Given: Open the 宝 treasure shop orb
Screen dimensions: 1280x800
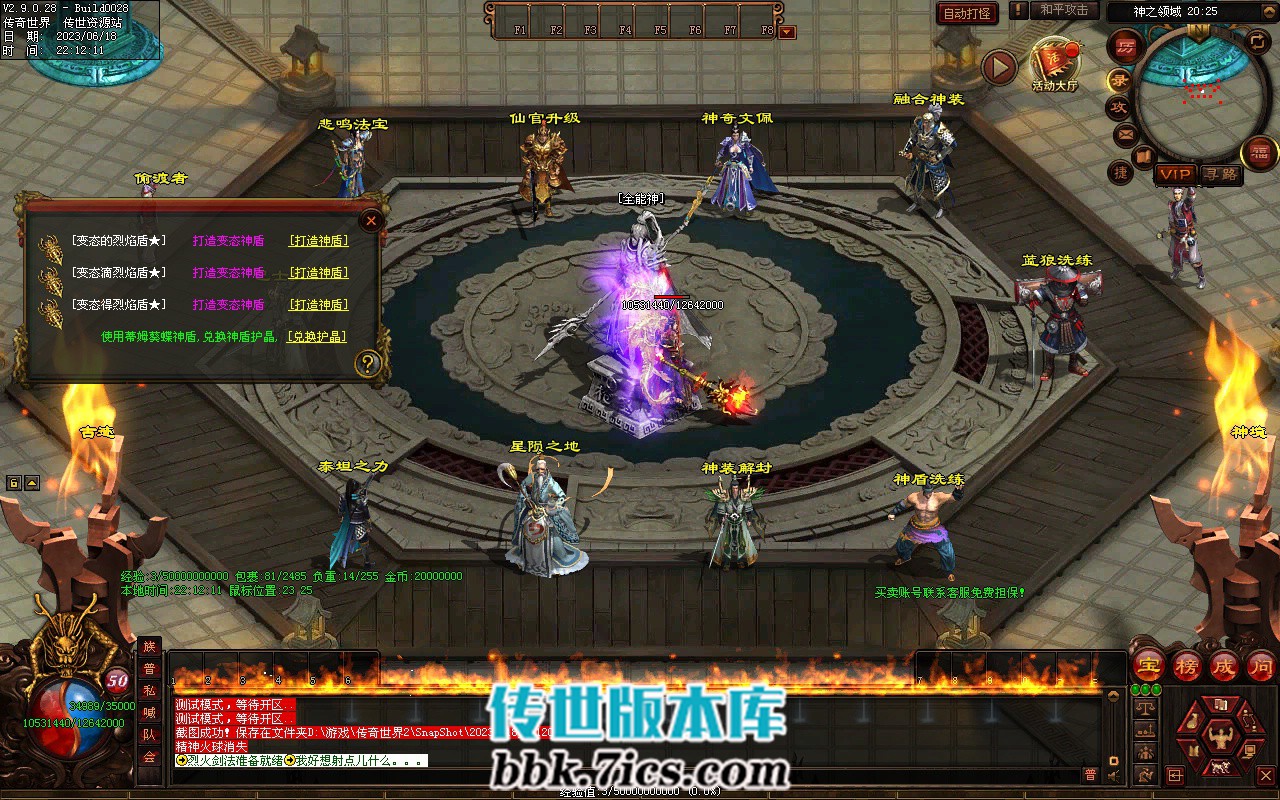Looking at the screenshot, I should pyautogui.click(x=1150, y=665).
